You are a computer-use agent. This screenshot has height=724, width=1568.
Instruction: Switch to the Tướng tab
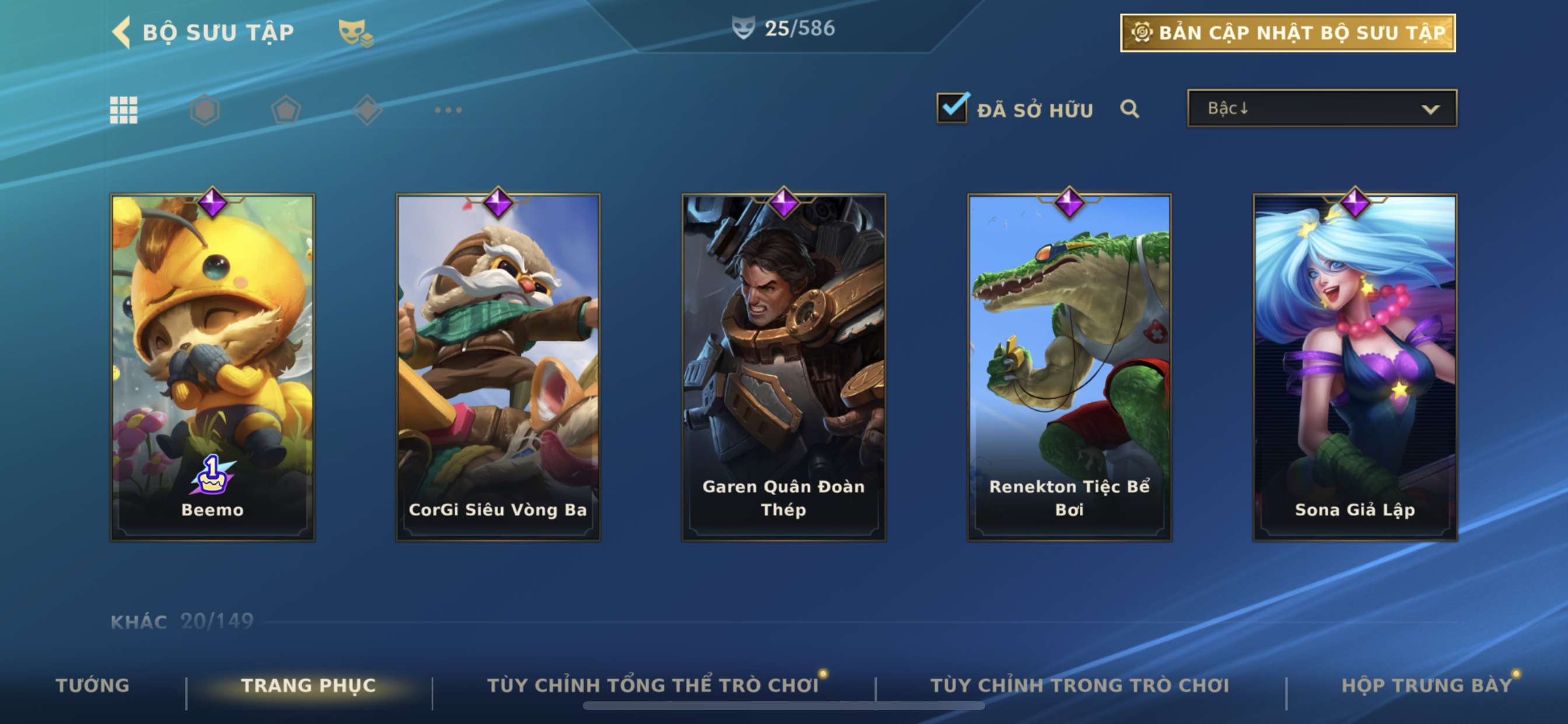pos(93,685)
